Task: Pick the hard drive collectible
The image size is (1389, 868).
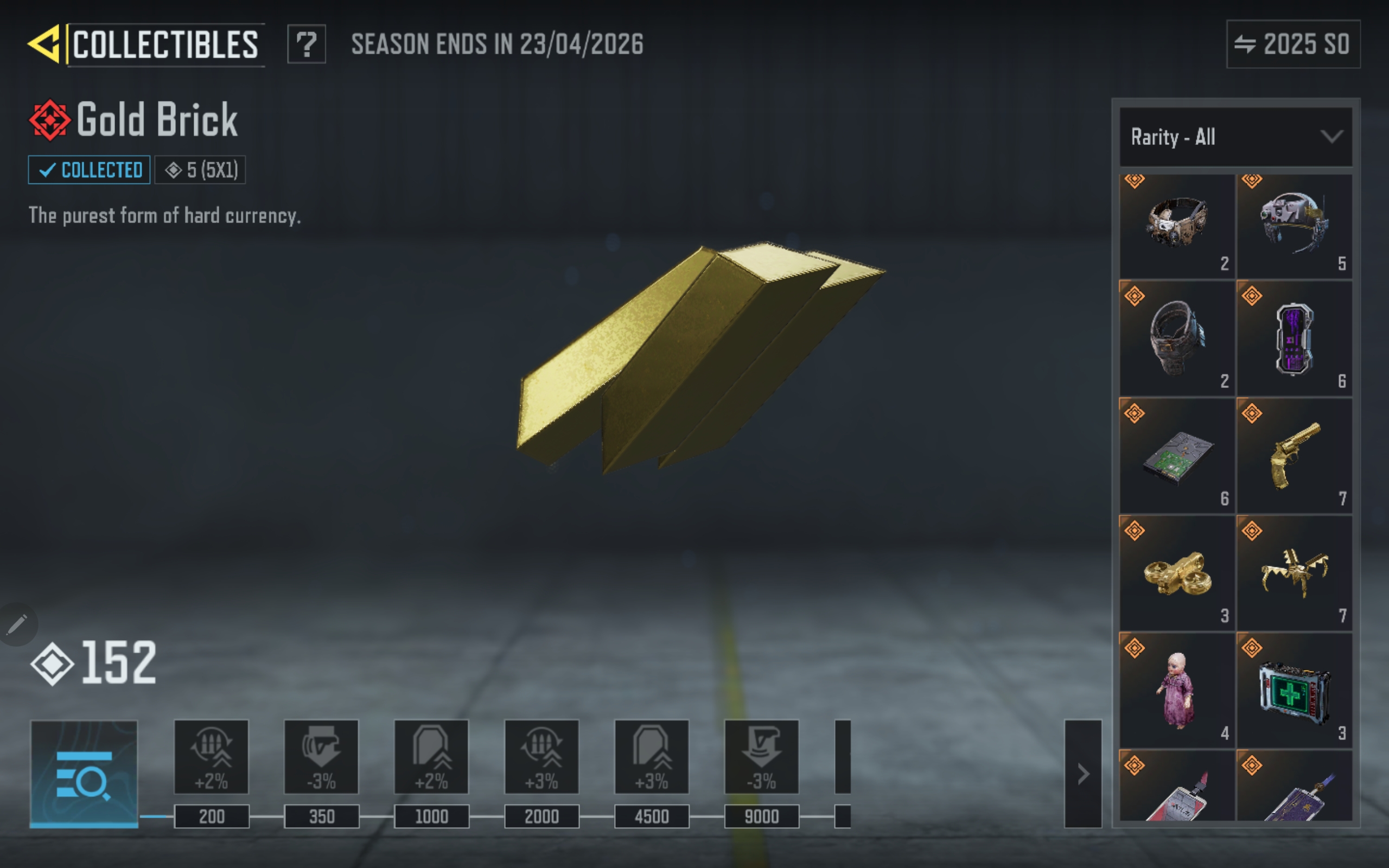Action: point(1177,456)
